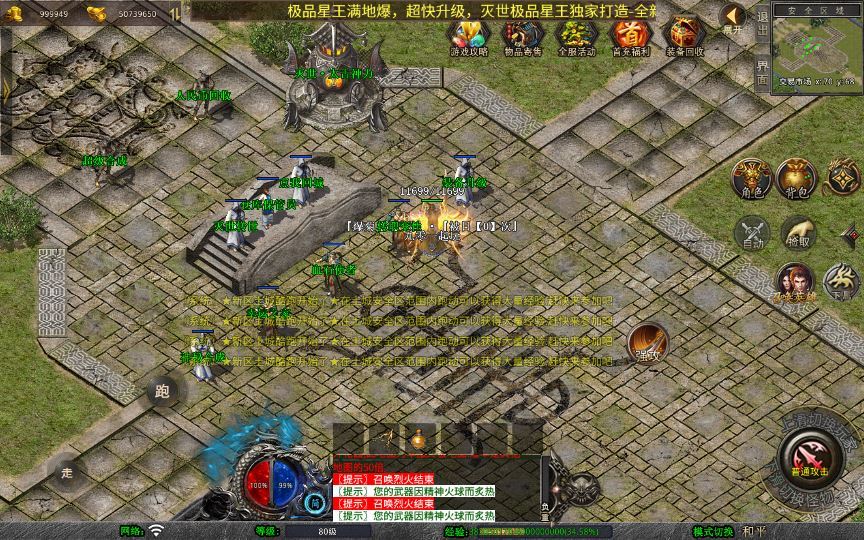The width and height of the screenshot is (864, 540).
Task: Open the 首充福利 first-recharge bonus
Action: point(629,37)
